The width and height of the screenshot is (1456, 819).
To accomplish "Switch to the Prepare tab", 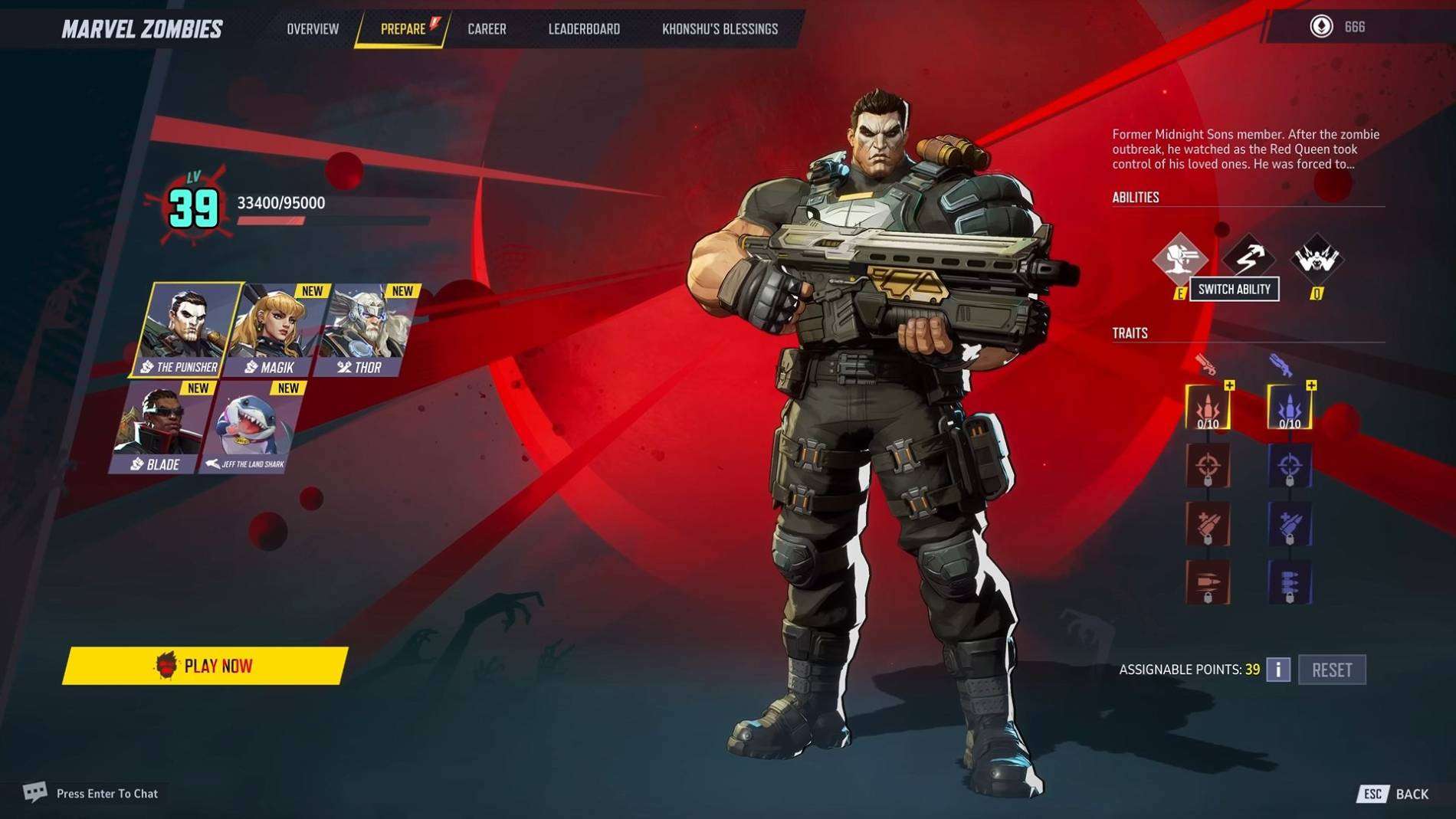I will (403, 29).
